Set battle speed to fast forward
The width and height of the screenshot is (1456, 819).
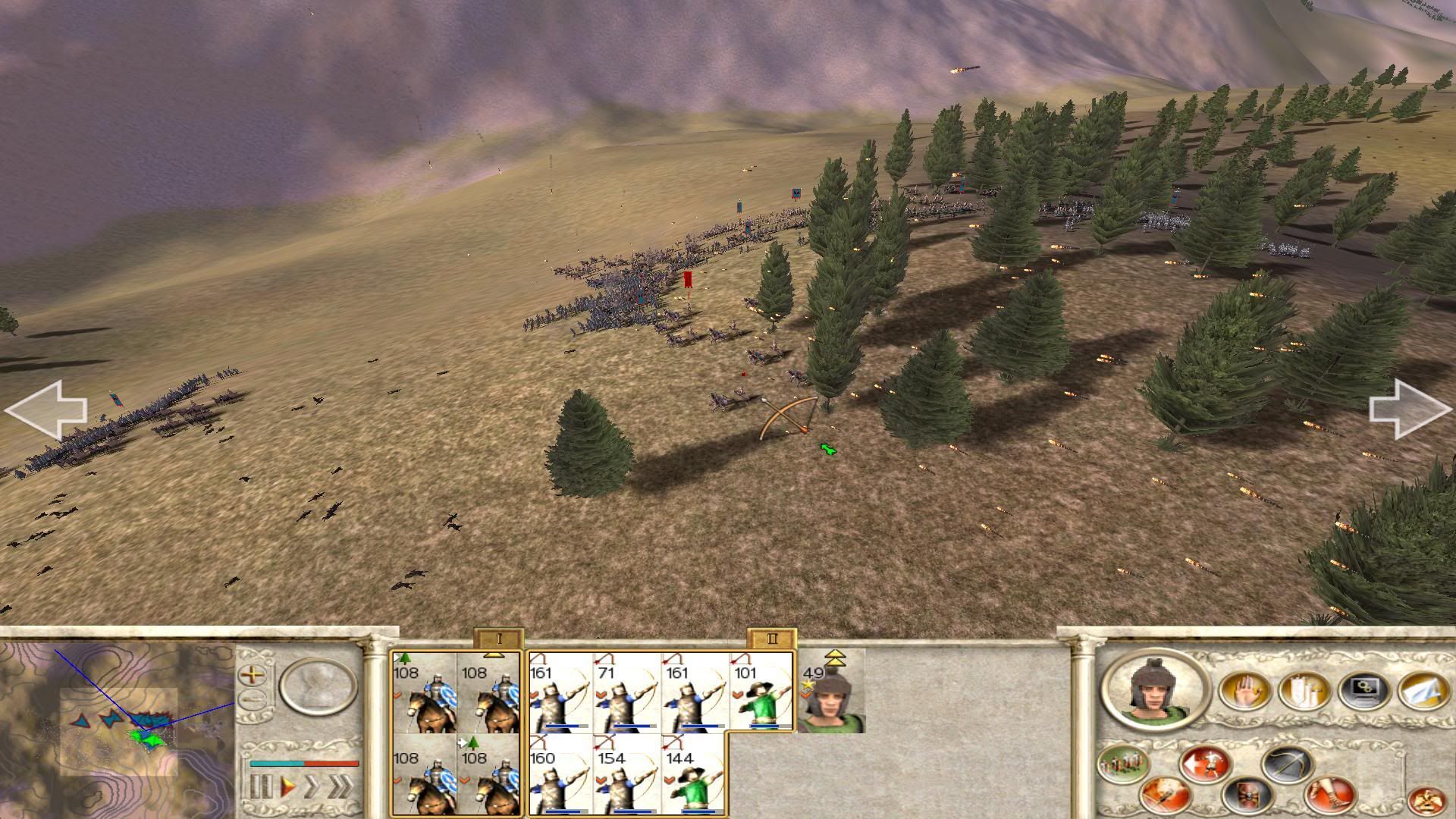coord(312,787)
